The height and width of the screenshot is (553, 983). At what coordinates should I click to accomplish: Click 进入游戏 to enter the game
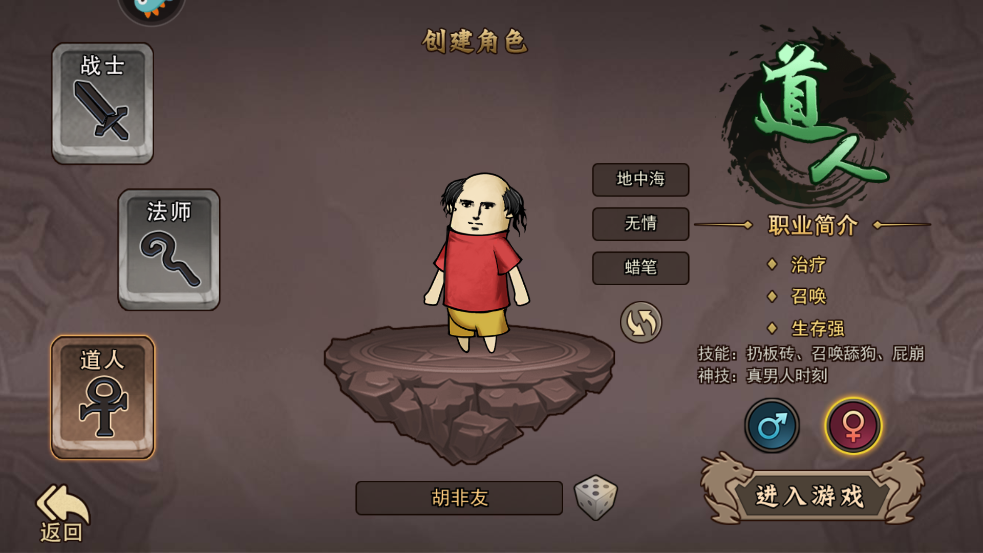(811, 495)
